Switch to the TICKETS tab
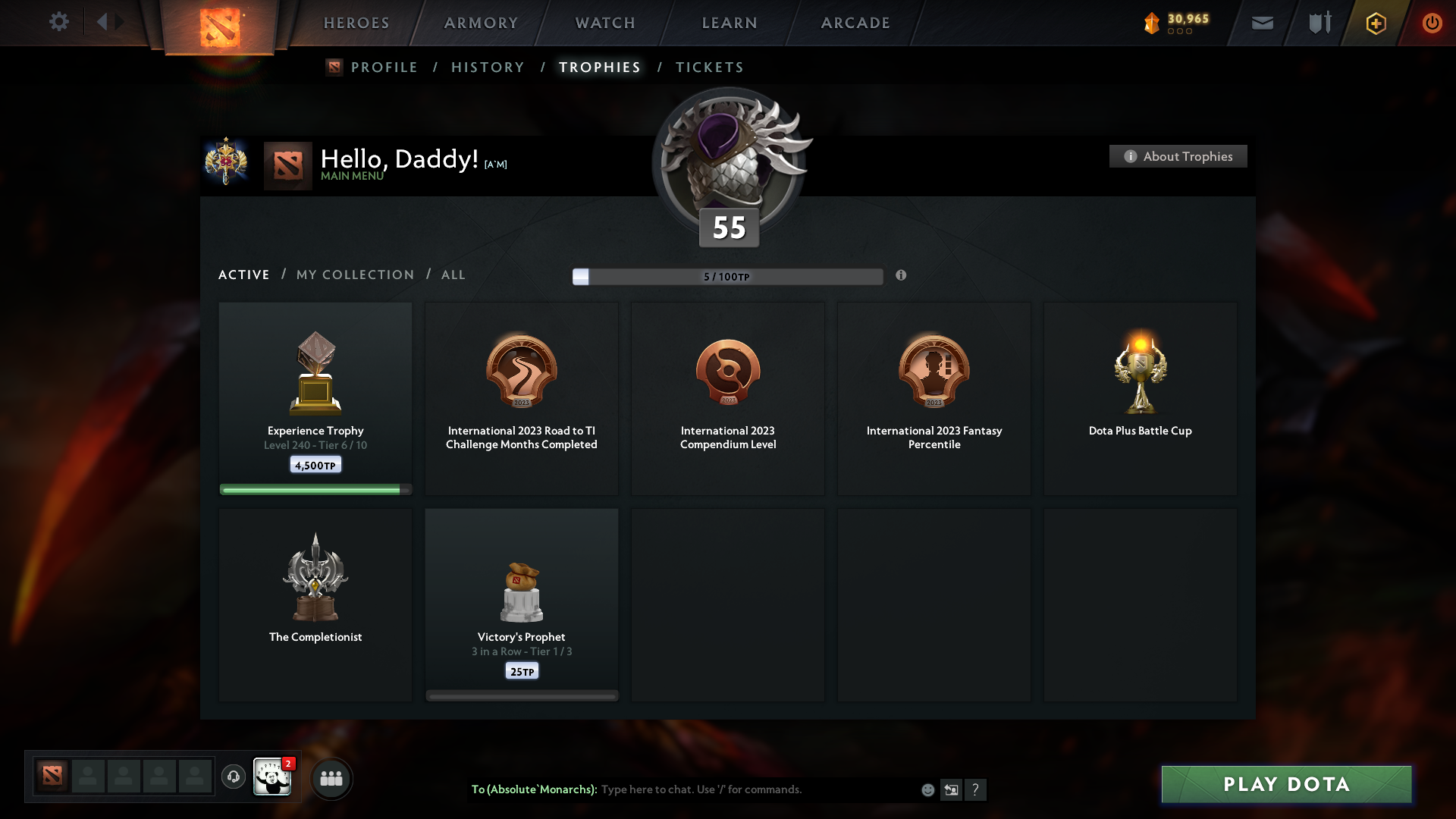 click(709, 67)
